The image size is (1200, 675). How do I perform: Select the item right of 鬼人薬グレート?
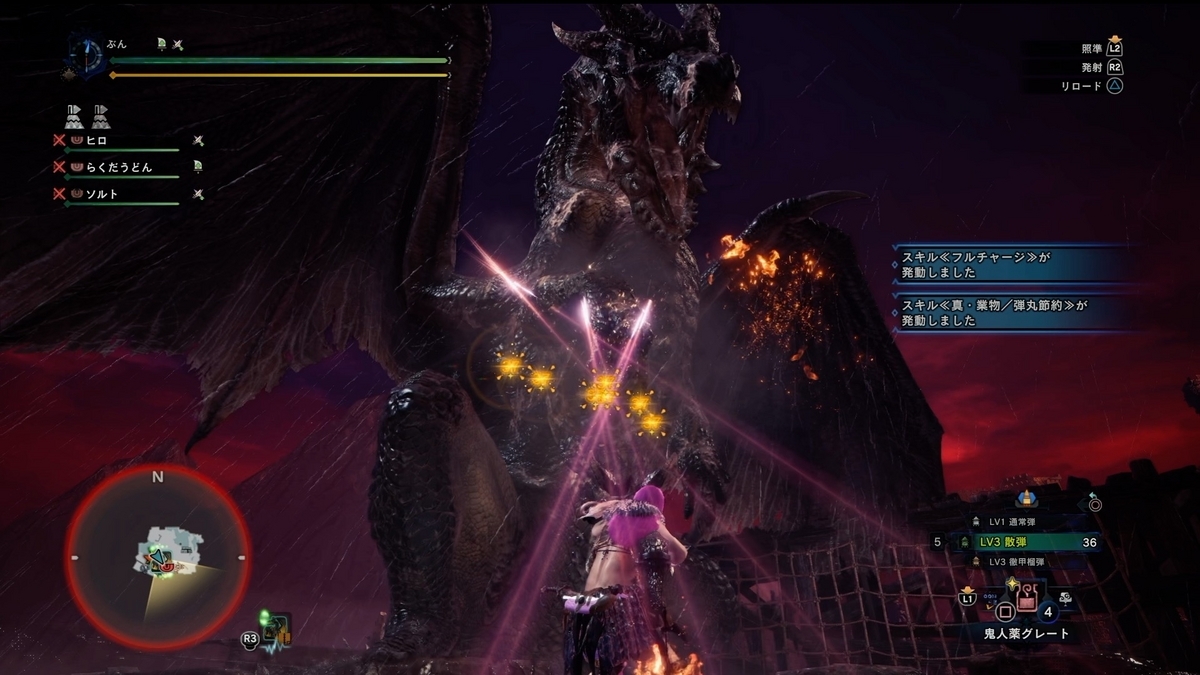point(1066,599)
